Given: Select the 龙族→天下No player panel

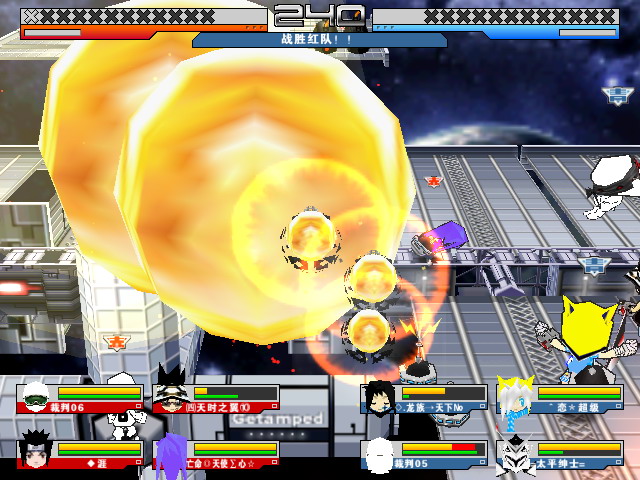Looking at the screenshot, I should point(426,398).
